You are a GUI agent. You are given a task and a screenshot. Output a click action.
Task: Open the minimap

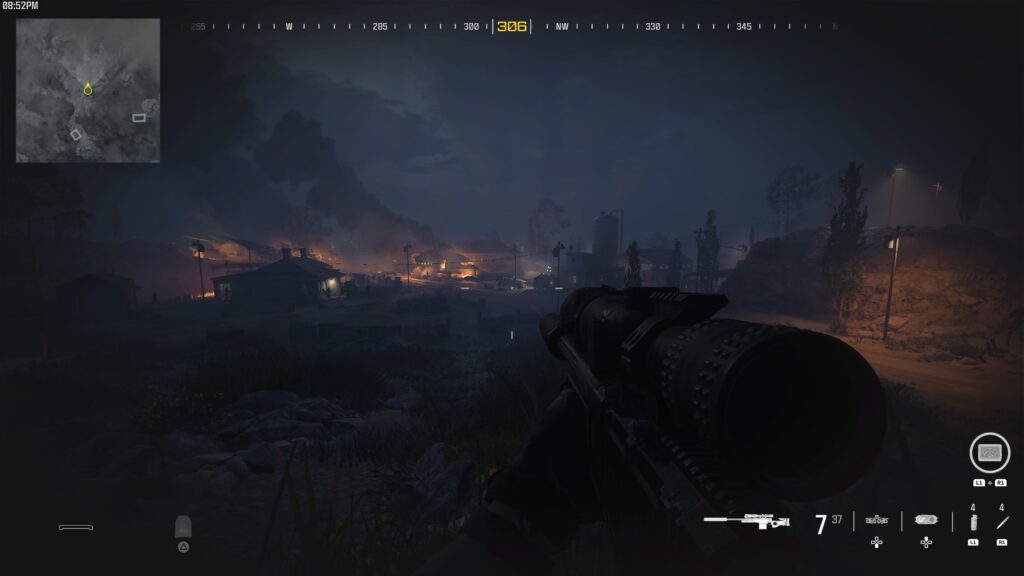pos(88,90)
